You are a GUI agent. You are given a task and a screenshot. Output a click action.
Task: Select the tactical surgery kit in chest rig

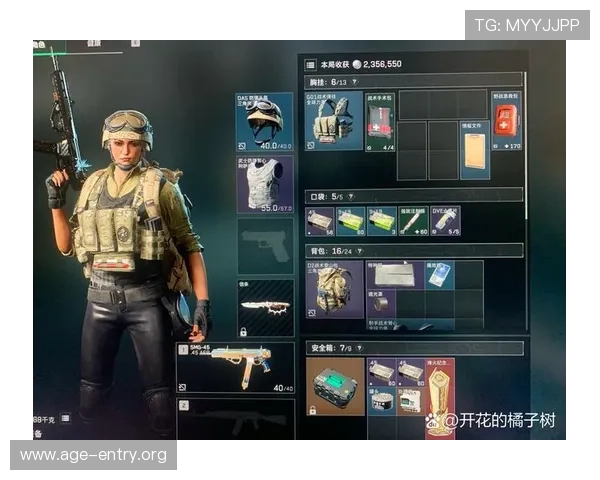click(381, 122)
